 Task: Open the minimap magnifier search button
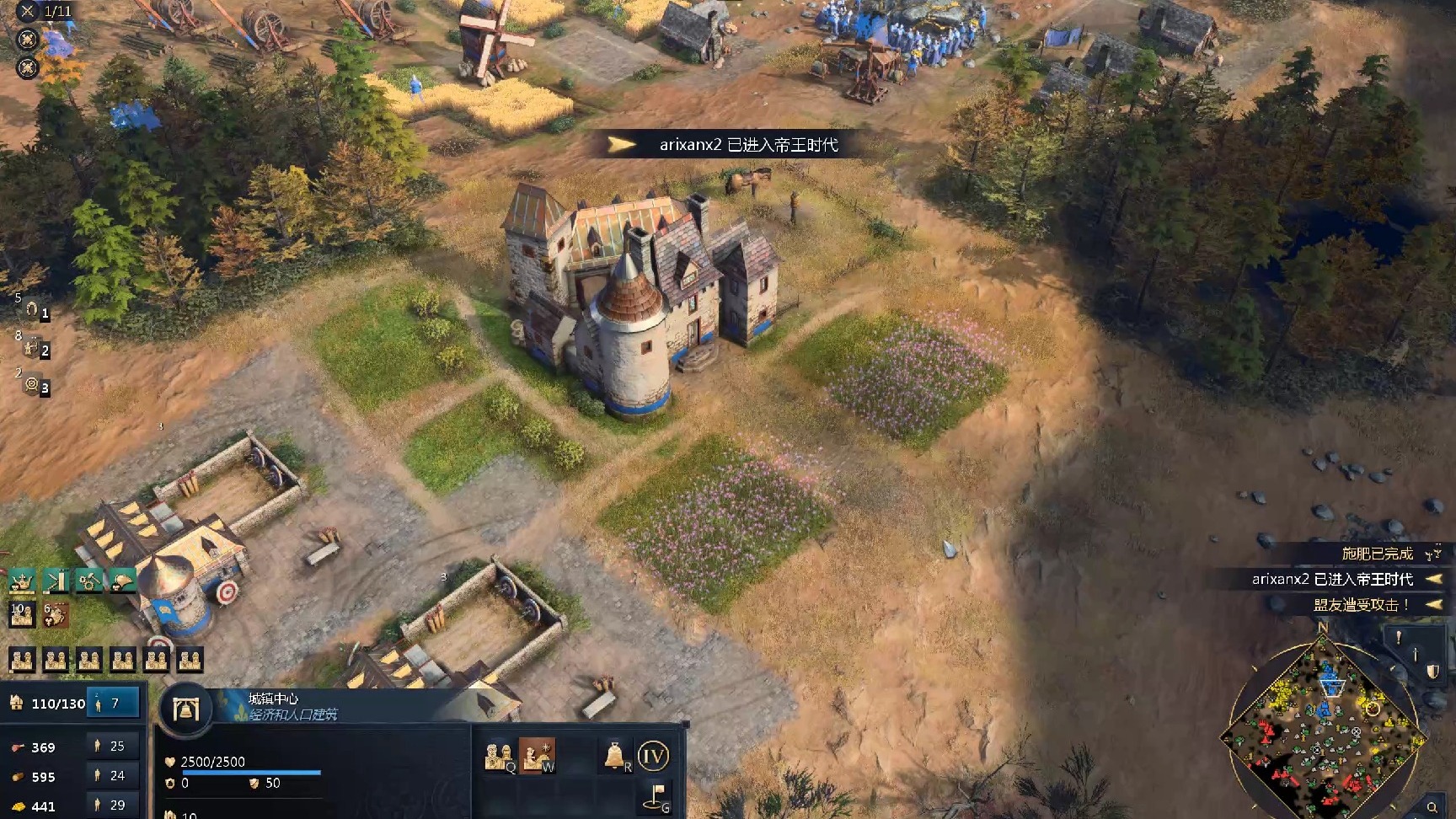(1432, 807)
